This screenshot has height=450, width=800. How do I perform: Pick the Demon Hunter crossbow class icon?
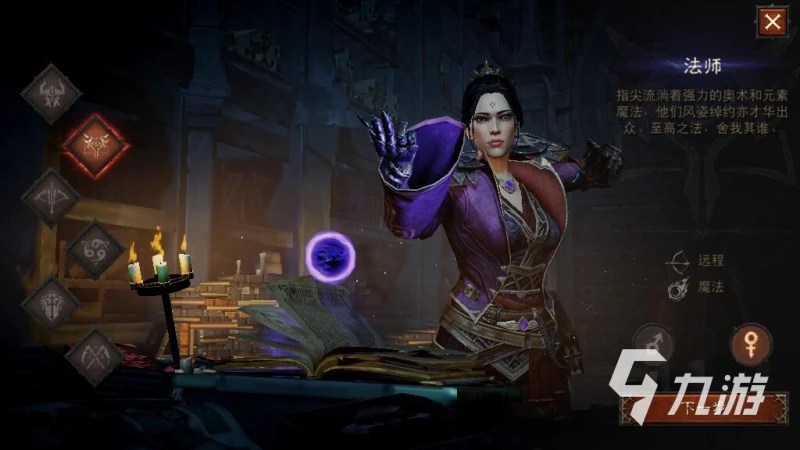pyautogui.click(x=51, y=197)
